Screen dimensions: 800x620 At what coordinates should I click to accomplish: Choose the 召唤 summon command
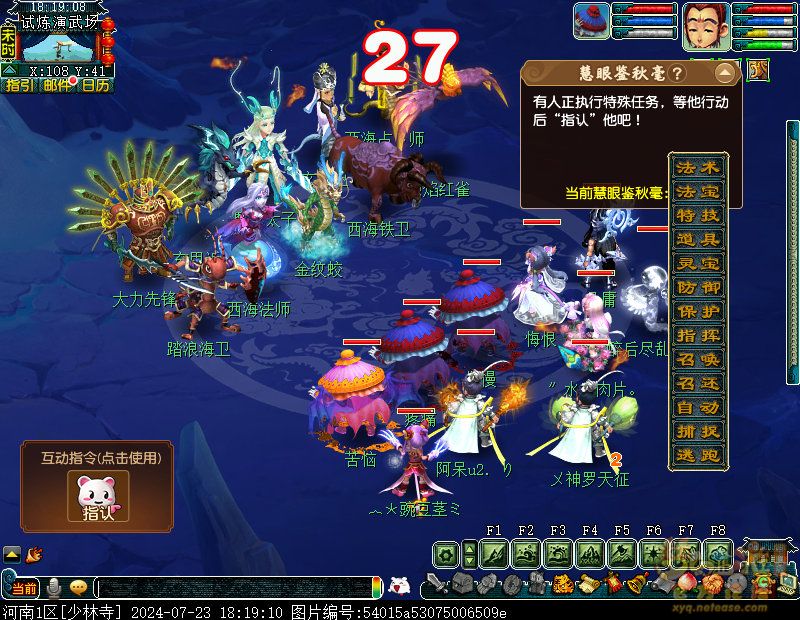[697, 359]
